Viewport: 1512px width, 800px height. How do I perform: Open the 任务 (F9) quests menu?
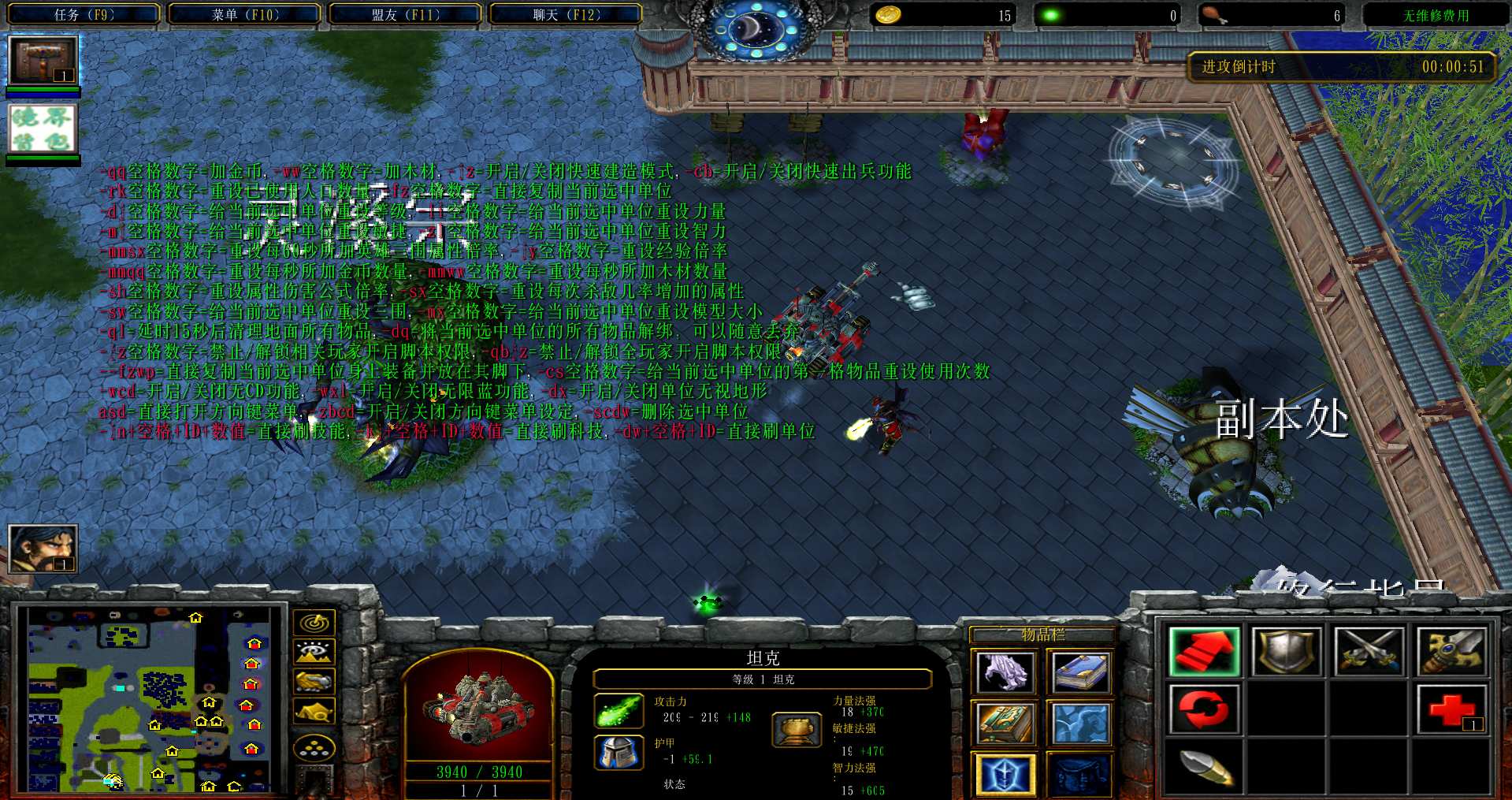[84, 14]
